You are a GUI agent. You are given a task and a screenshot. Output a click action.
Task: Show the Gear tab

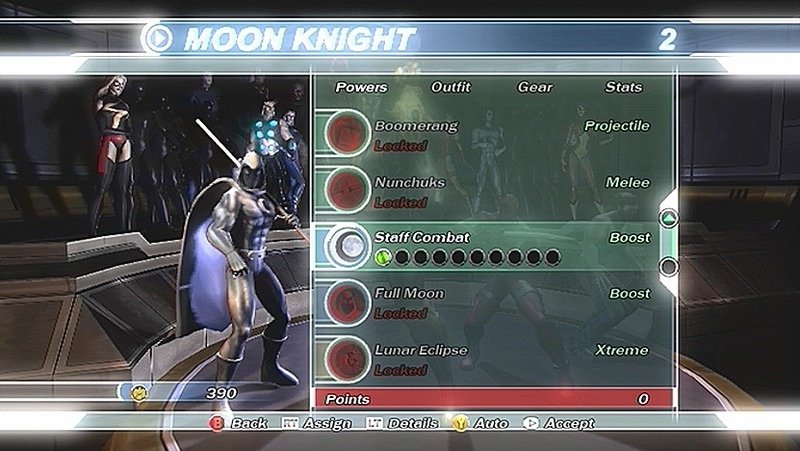pos(535,87)
